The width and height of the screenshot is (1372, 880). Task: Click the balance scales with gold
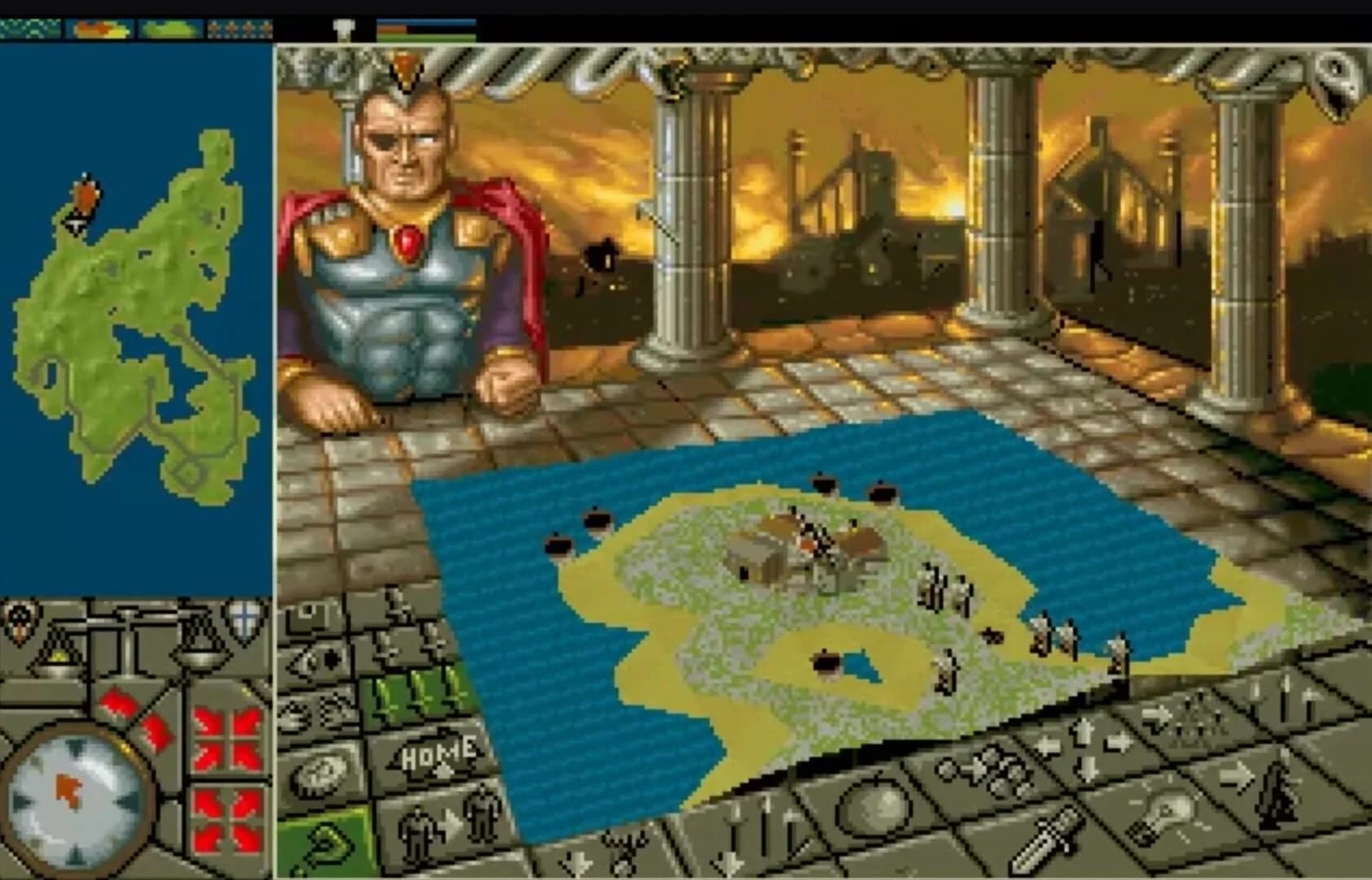click(x=57, y=662)
